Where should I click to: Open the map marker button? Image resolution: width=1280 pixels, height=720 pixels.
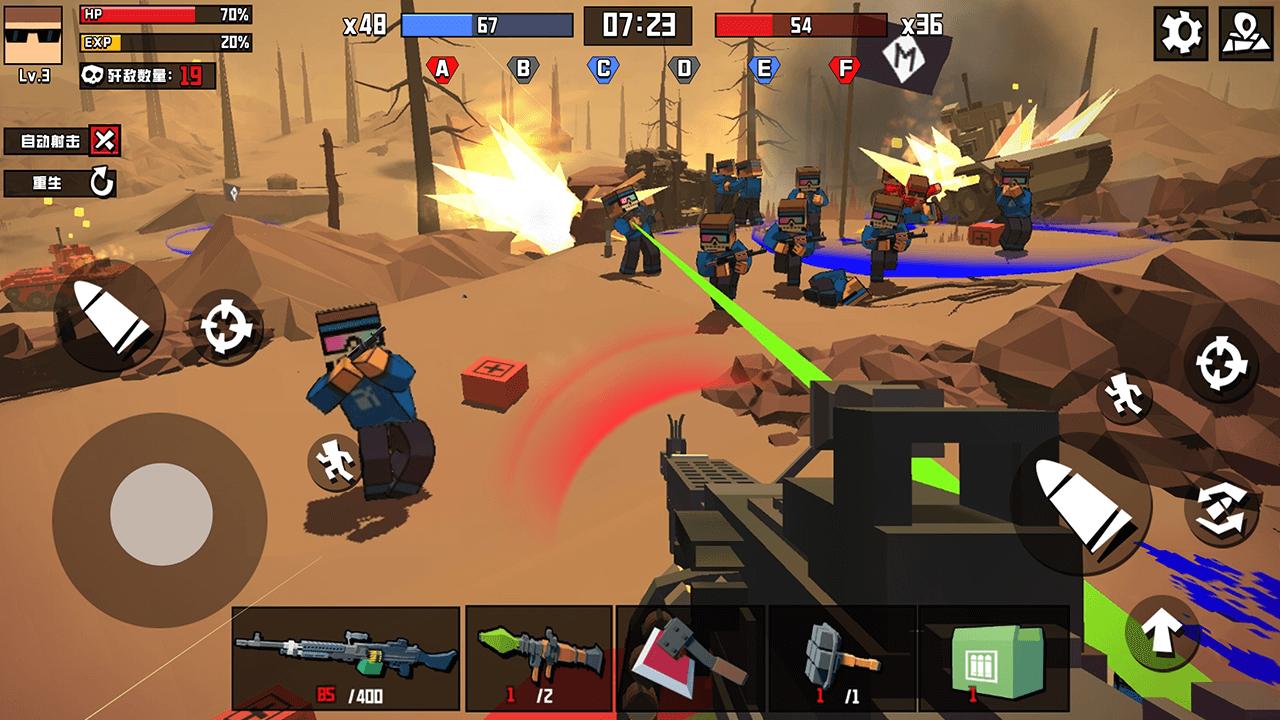(x=1245, y=34)
